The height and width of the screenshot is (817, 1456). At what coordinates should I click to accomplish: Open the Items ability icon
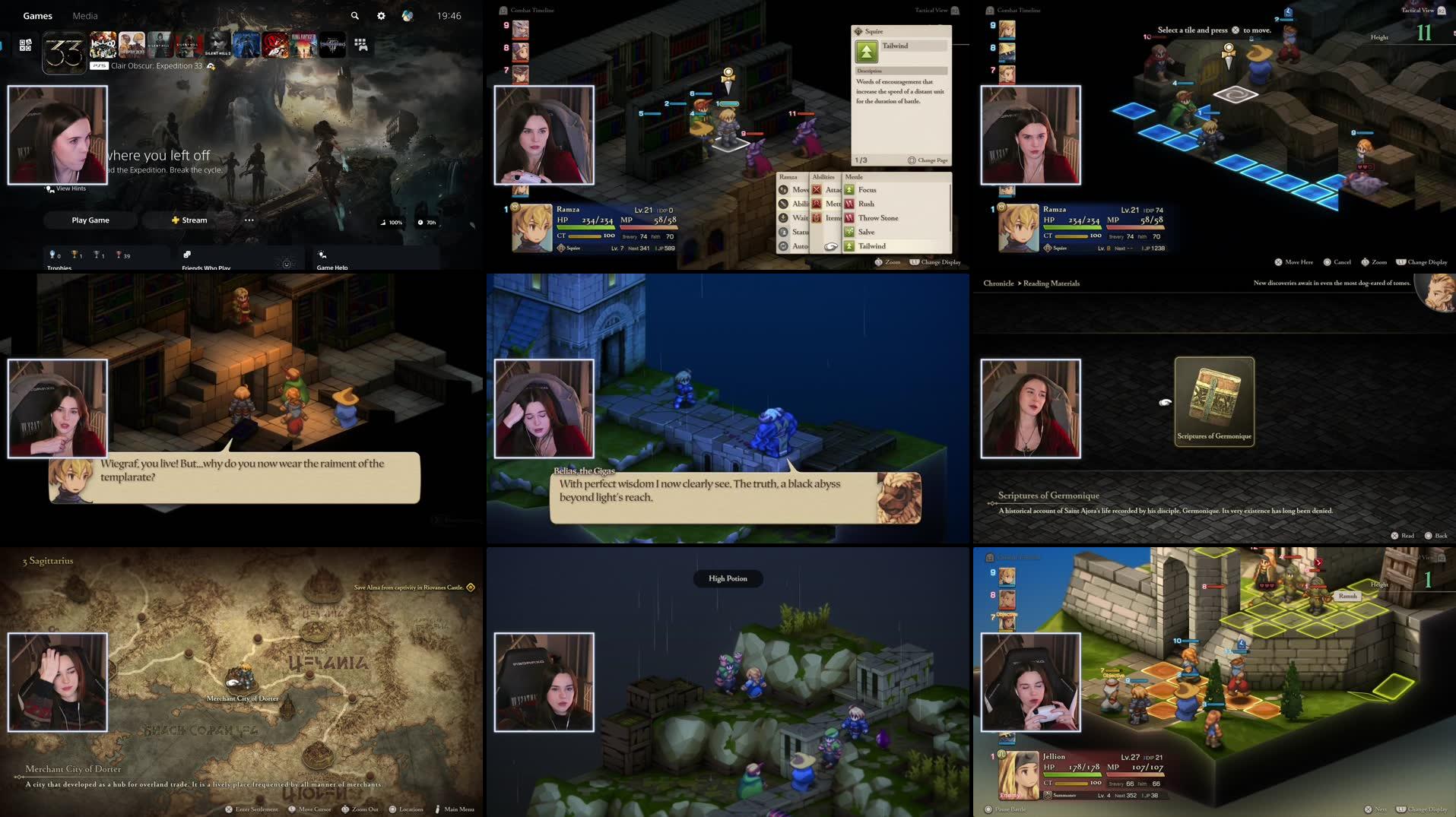tap(817, 219)
